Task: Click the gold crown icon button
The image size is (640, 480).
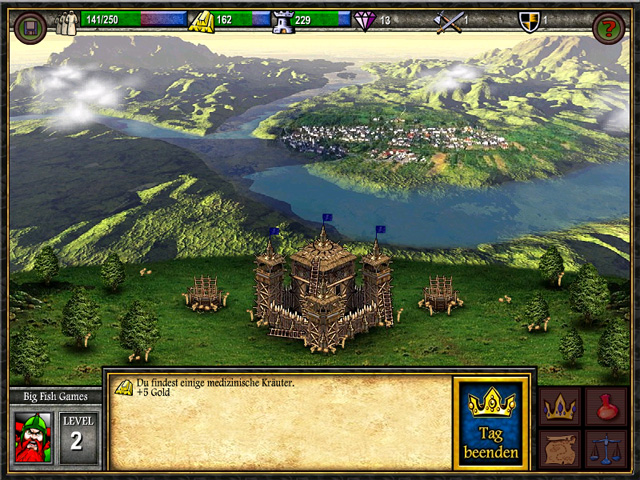Action: (x=560, y=406)
